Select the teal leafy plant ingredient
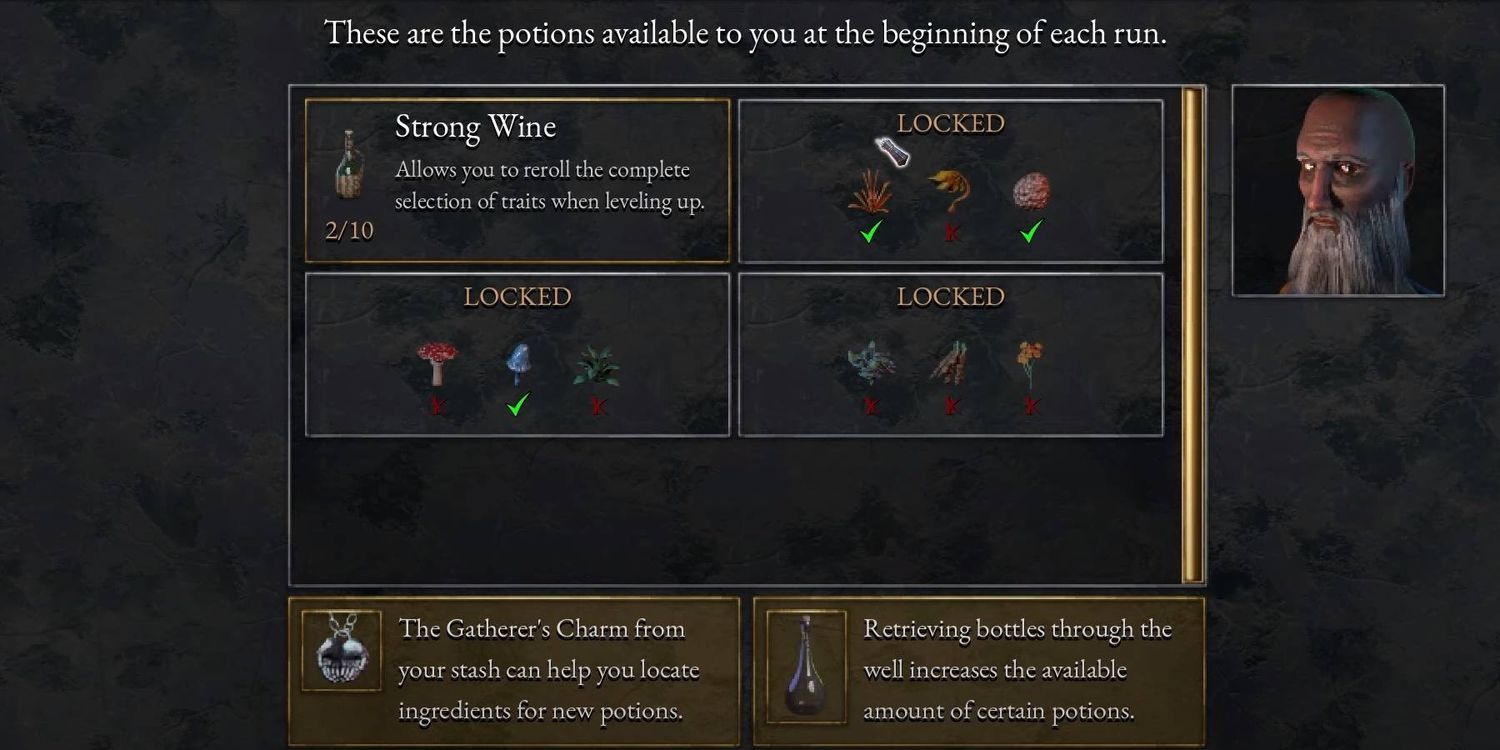 point(871,364)
